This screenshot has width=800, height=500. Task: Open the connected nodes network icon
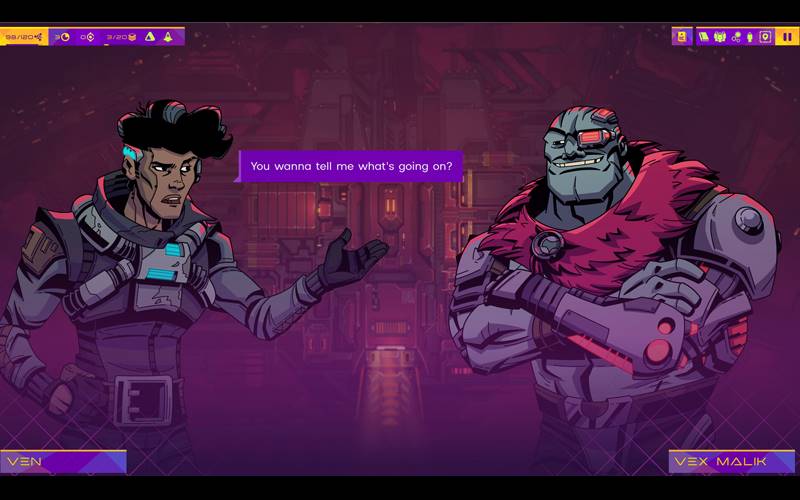click(736, 37)
